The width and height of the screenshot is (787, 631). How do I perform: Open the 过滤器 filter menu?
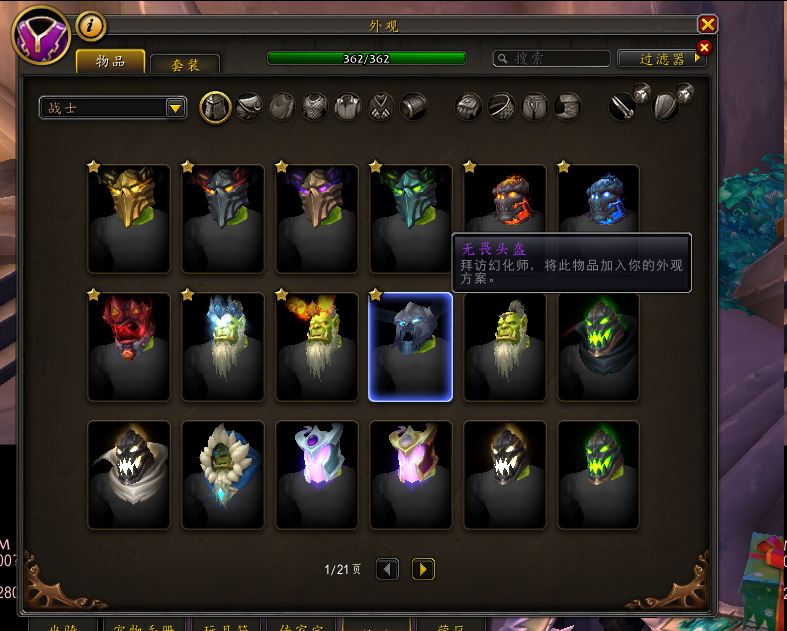click(x=662, y=59)
